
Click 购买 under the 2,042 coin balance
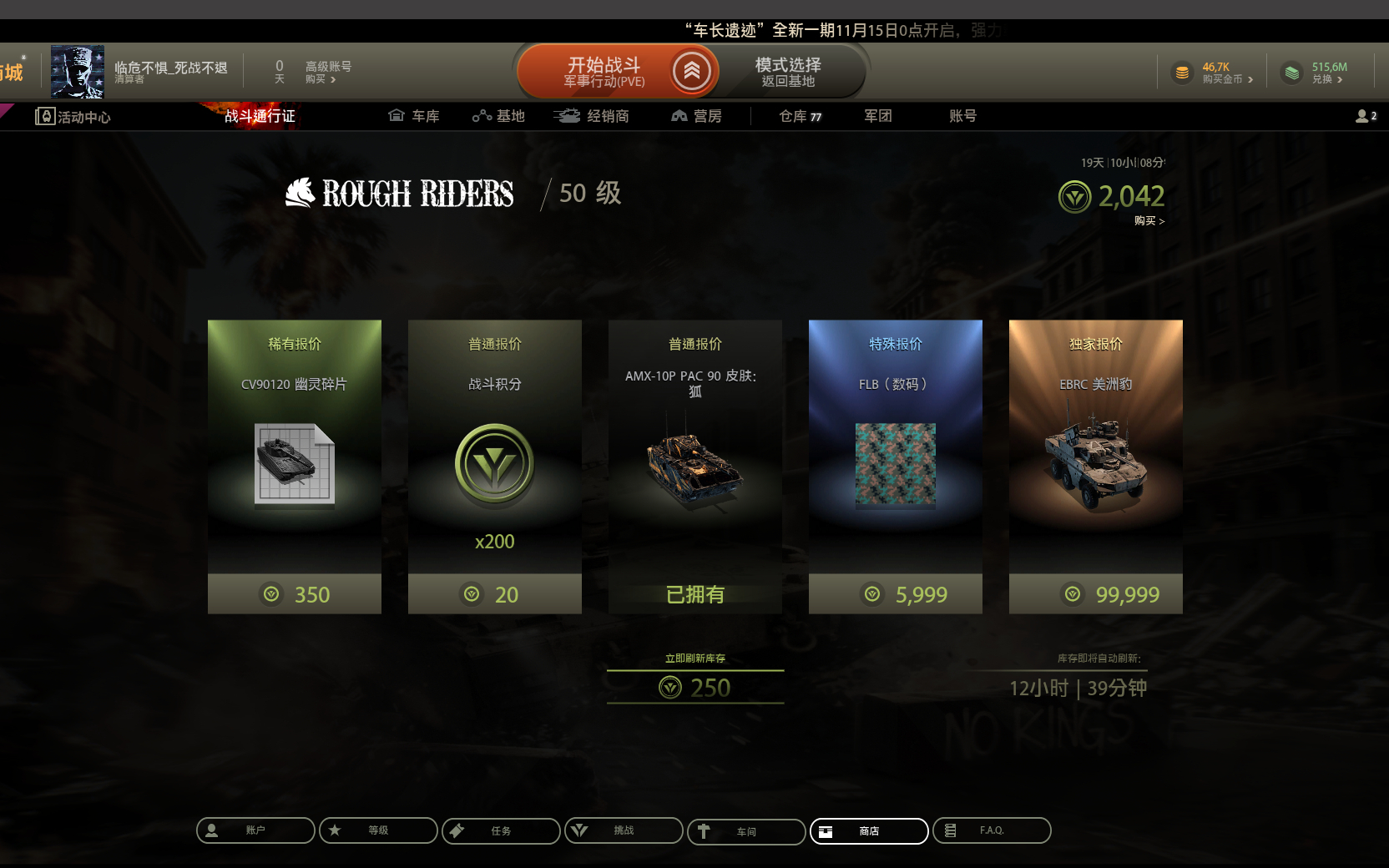(1149, 221)
